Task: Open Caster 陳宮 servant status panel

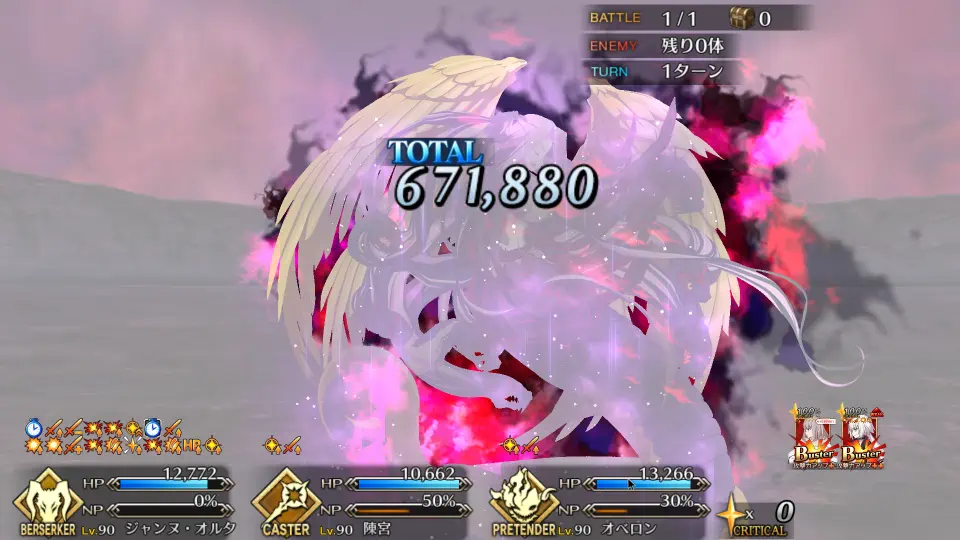Action: (x=360, y=500)
